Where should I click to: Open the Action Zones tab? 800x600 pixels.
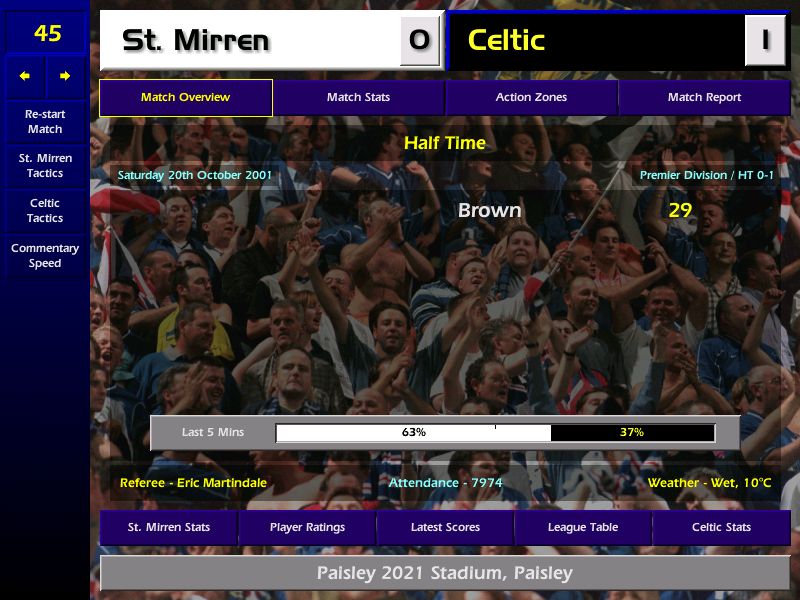click(x=531, y=98)
